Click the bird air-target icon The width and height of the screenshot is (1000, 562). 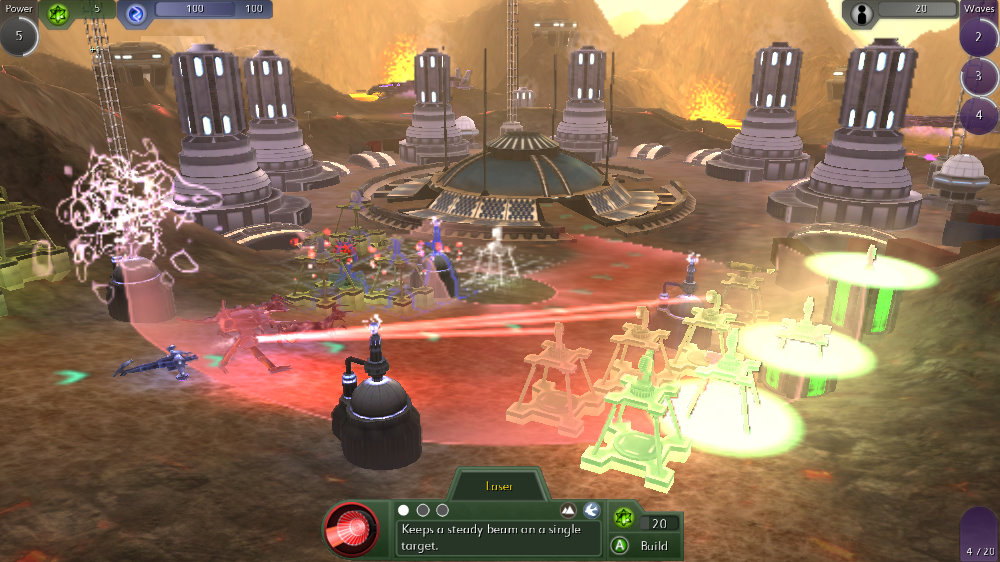click(x=591, y=510)
